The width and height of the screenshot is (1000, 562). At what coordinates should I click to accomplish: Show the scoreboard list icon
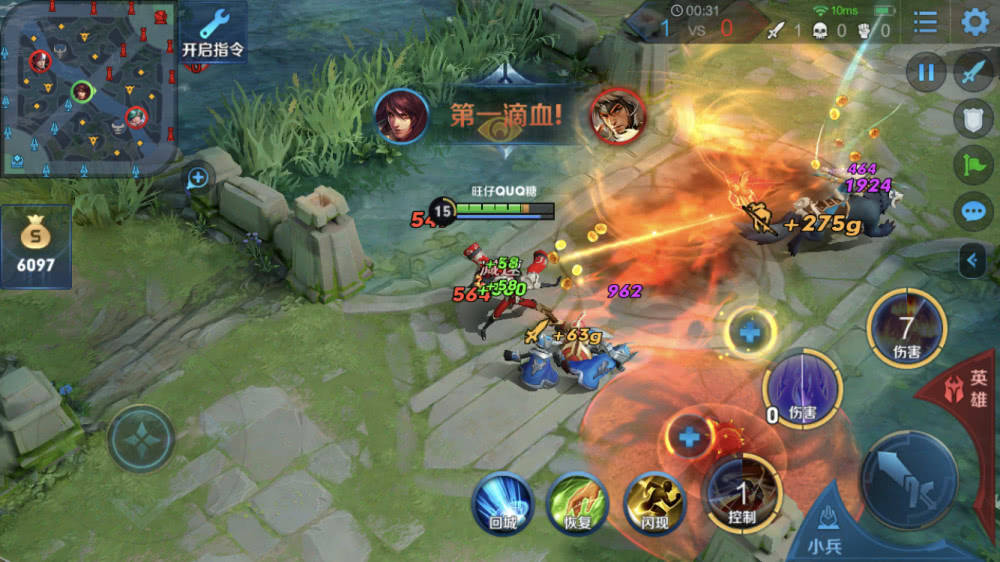(x=926, y=22)
